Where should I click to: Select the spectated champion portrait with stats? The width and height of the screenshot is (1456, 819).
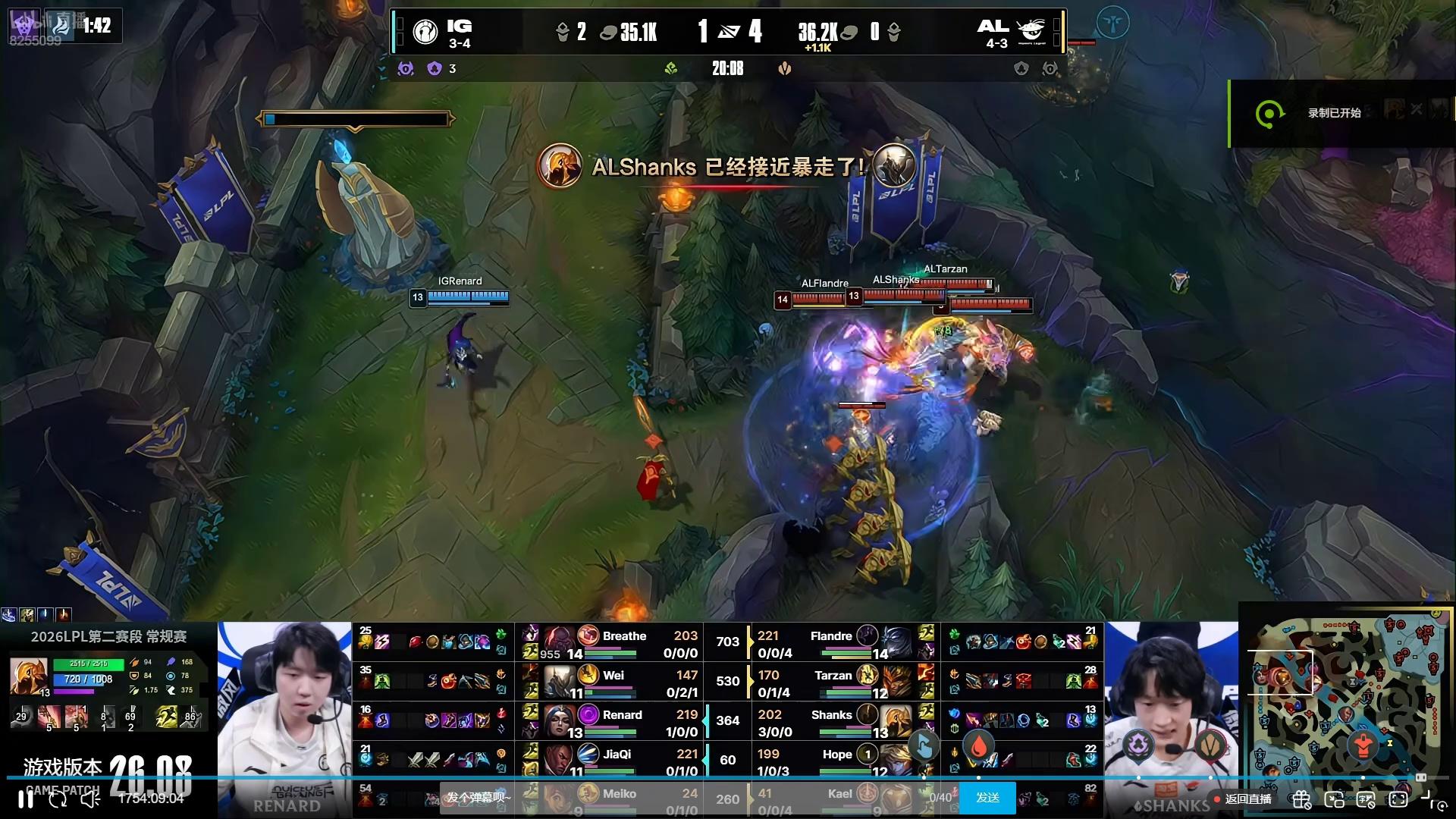pos(29,676)
